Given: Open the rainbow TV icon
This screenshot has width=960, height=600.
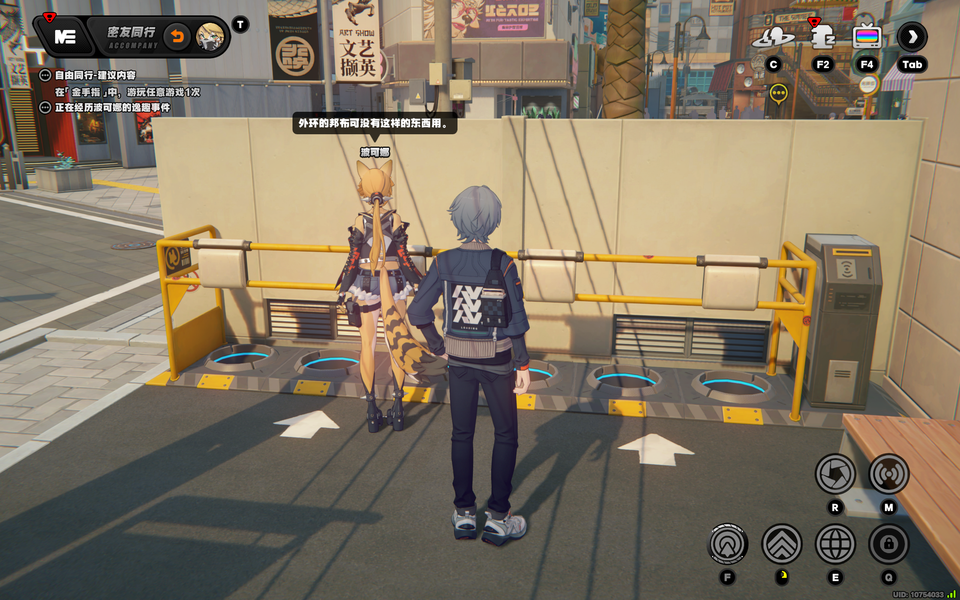Looking at the screenshot, I should pos(867,37).
